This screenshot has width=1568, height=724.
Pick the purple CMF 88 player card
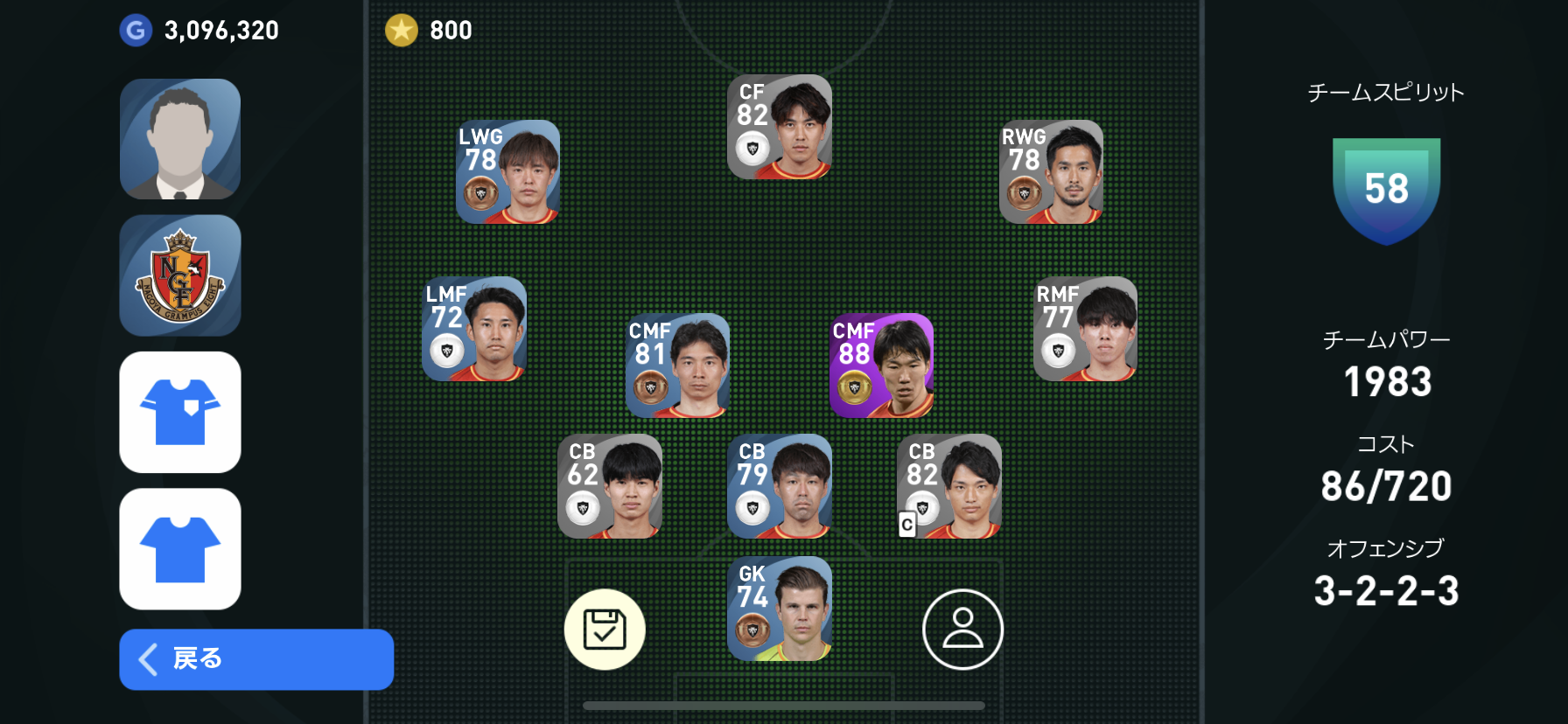[881, 365]
